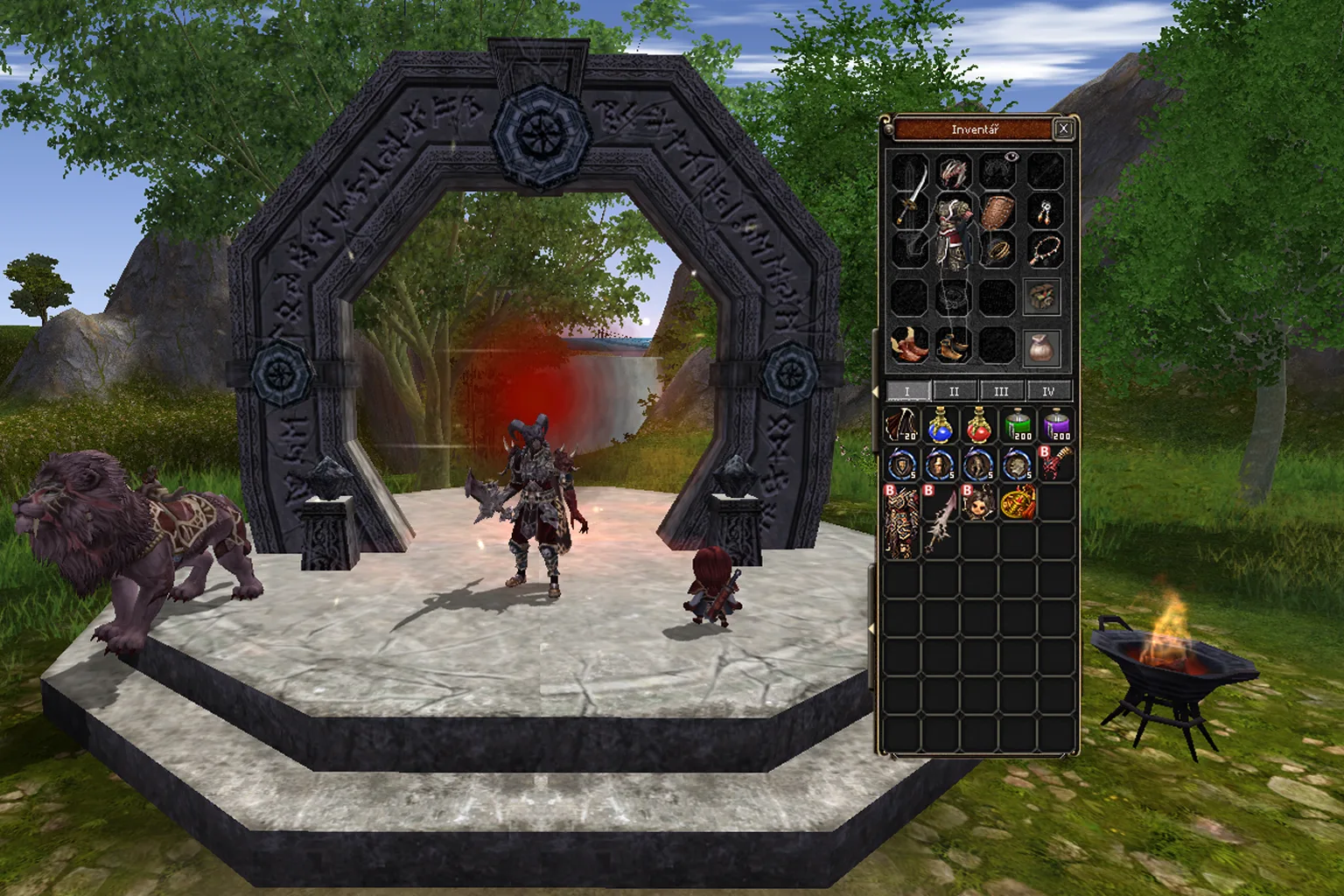Select the golden ring icon
Viewport: 1344px width, 896px height.
click(x=998, y=249)
